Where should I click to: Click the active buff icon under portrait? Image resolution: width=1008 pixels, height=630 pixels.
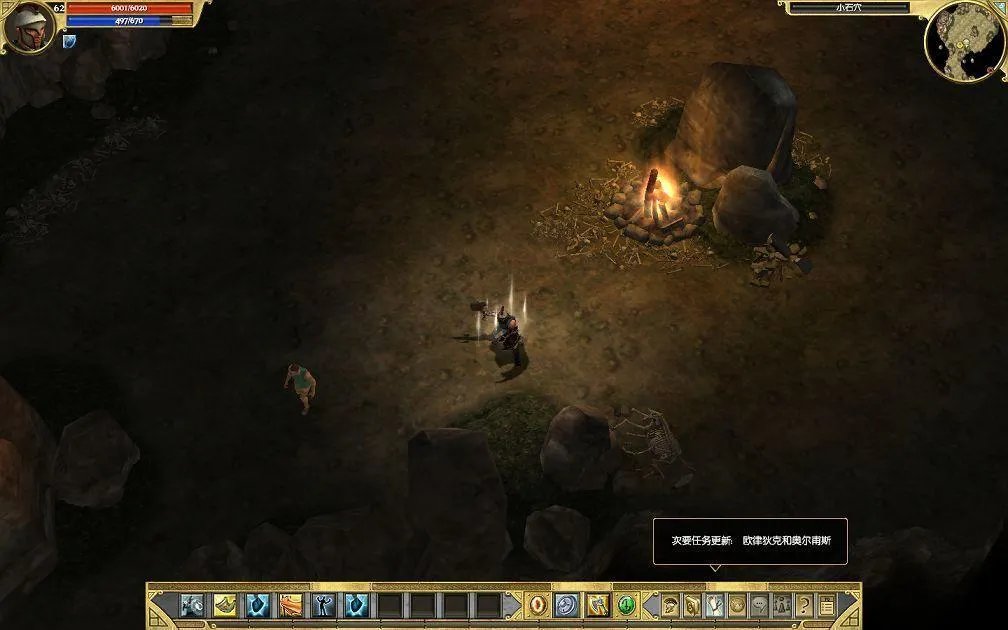pos(69,42)
